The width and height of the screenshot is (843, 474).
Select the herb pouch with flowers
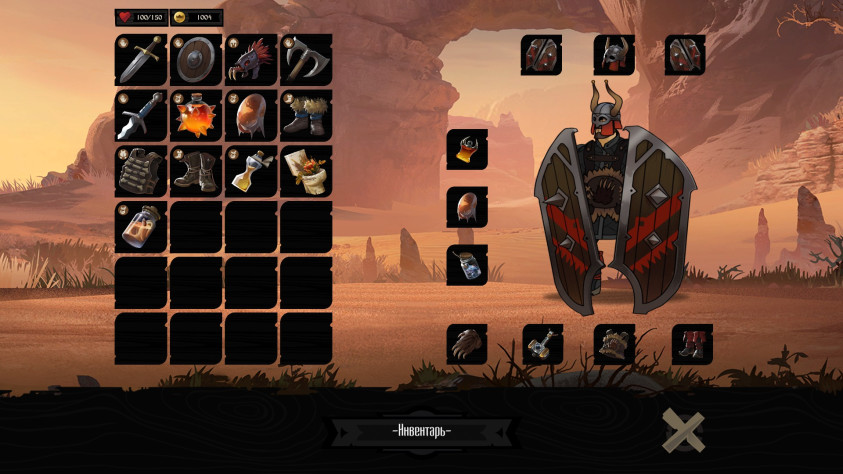(x=306, y=171)
